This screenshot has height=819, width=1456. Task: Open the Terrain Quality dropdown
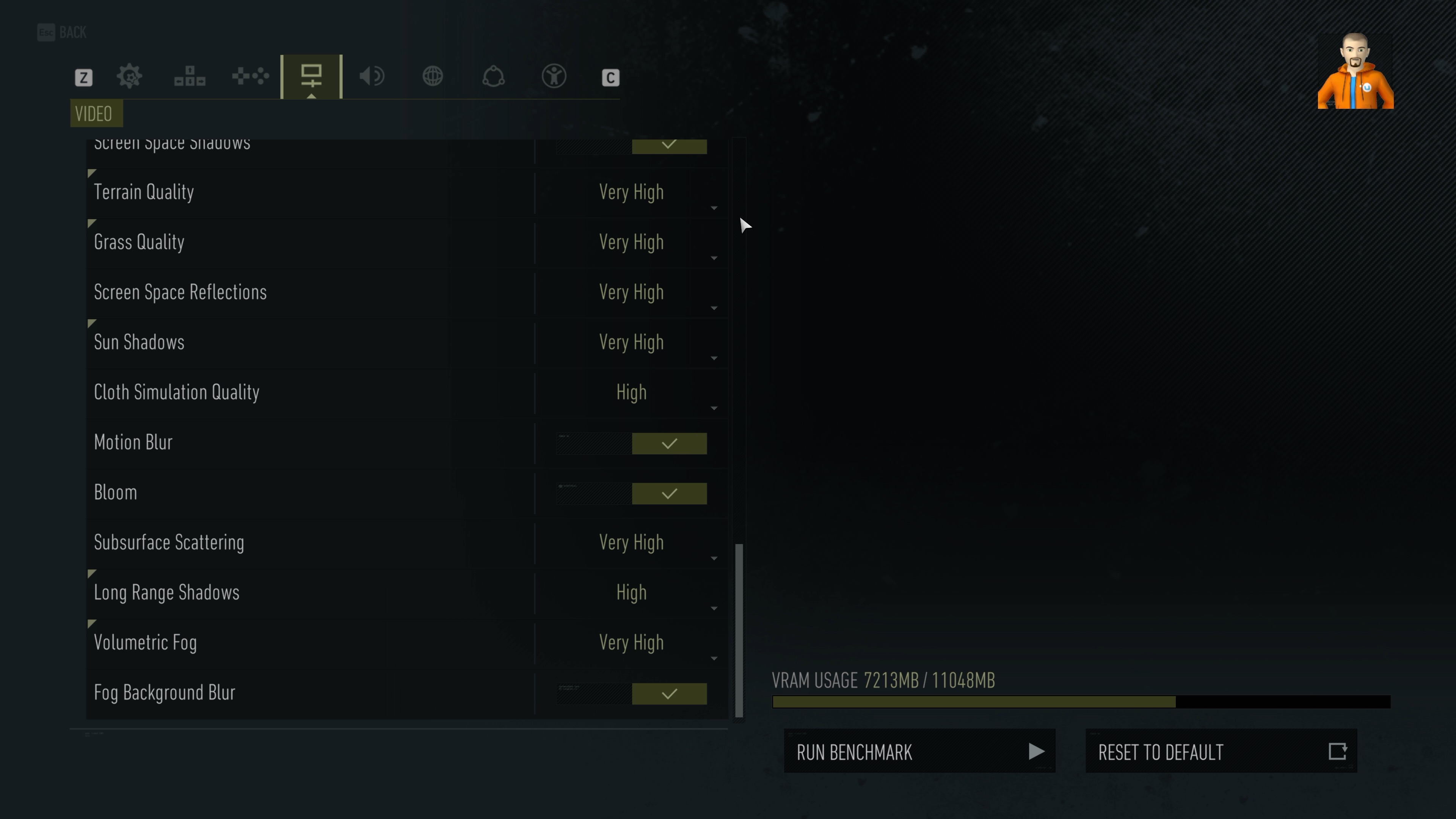click(x=631, y=193)
